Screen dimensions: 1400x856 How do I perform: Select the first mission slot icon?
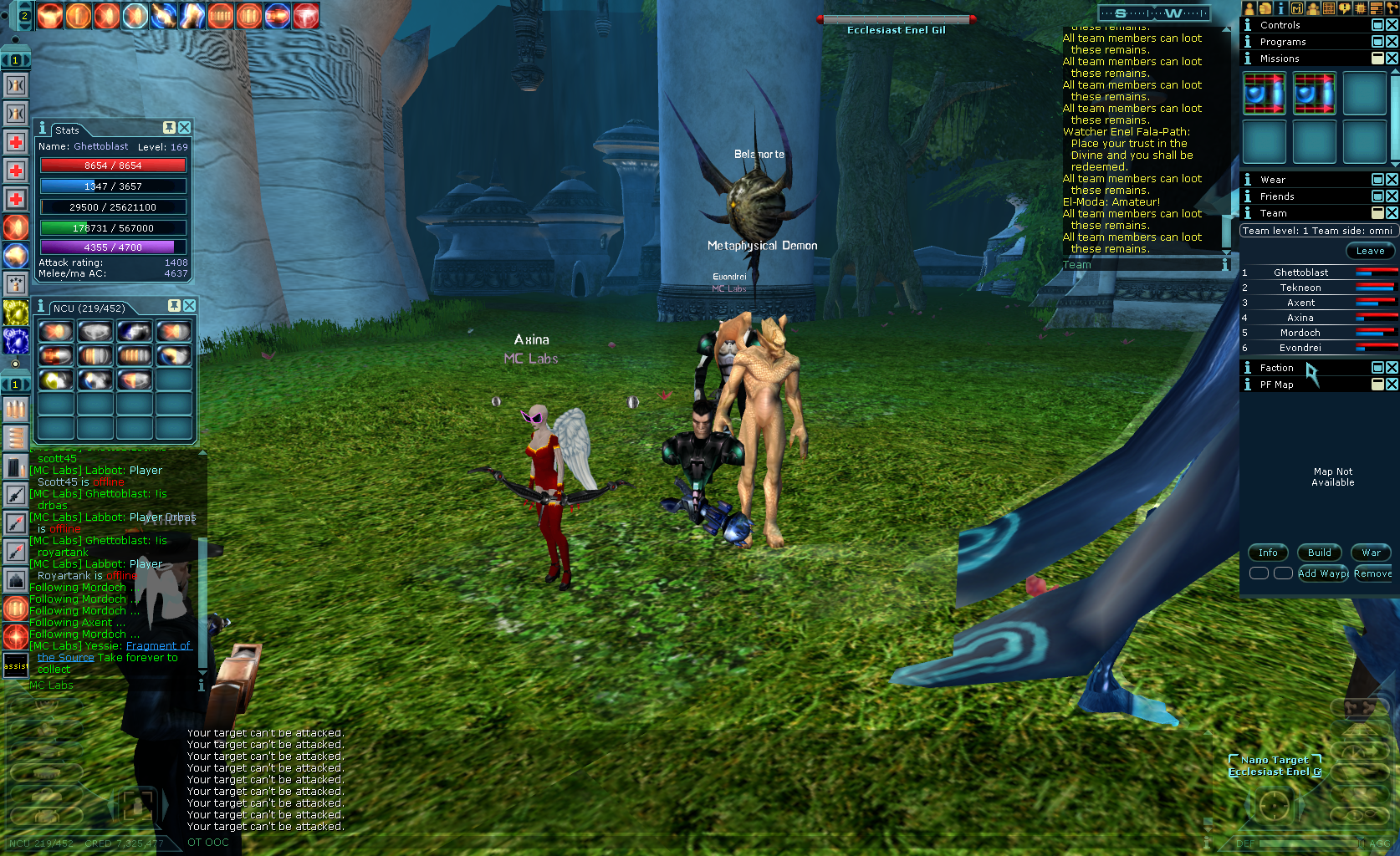pos(1264,94)
